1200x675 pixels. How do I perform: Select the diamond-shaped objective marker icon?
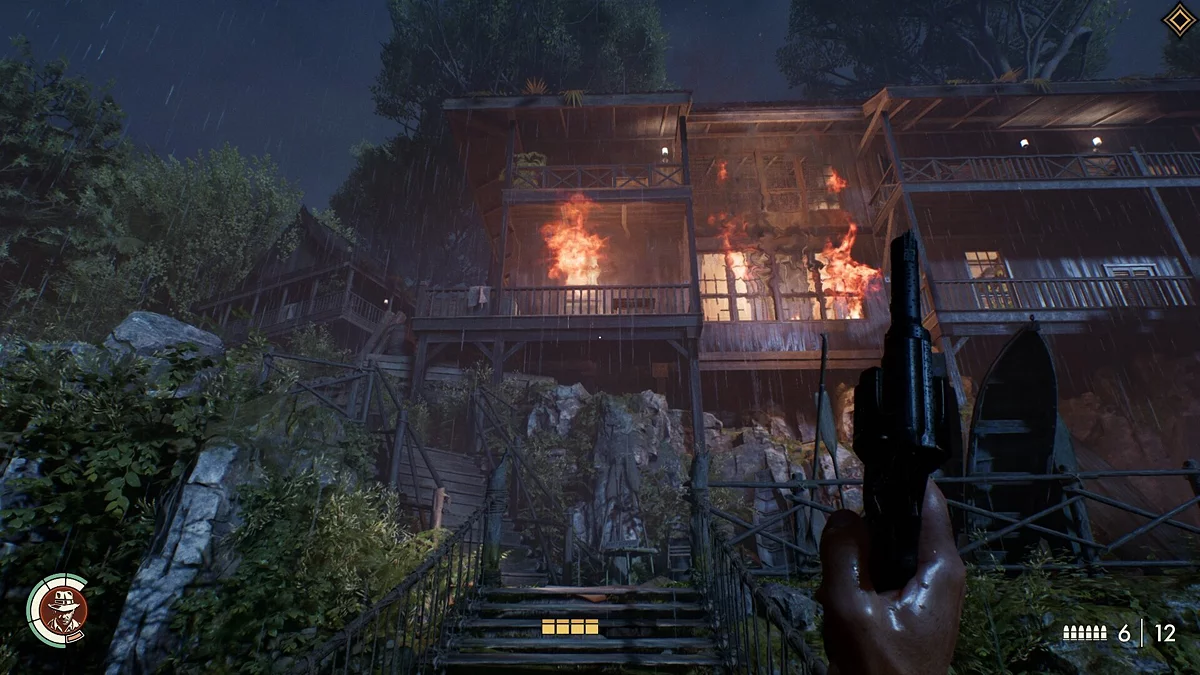[1178, 20]
